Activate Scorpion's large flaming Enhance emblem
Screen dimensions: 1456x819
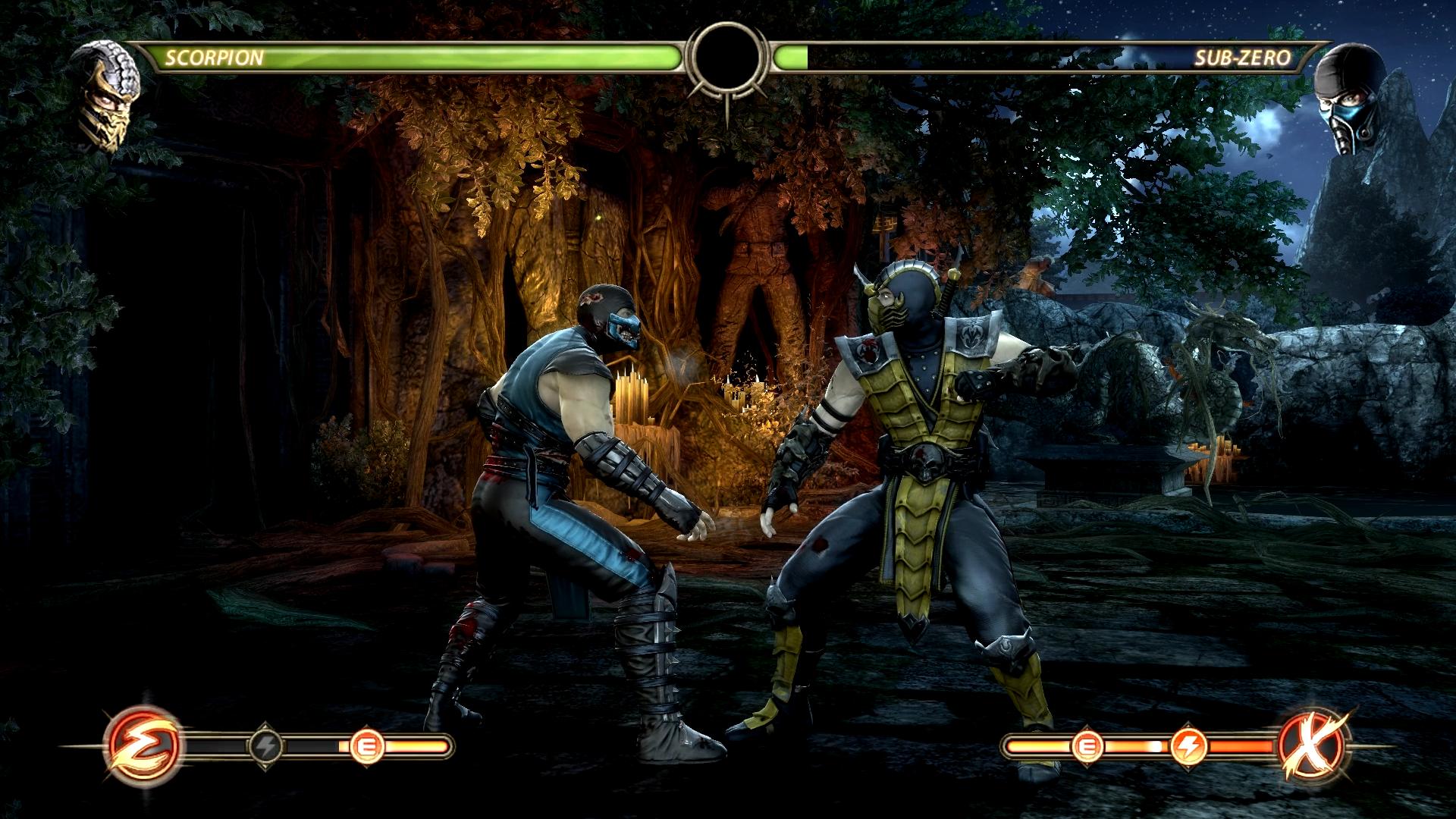pos(144,746)
